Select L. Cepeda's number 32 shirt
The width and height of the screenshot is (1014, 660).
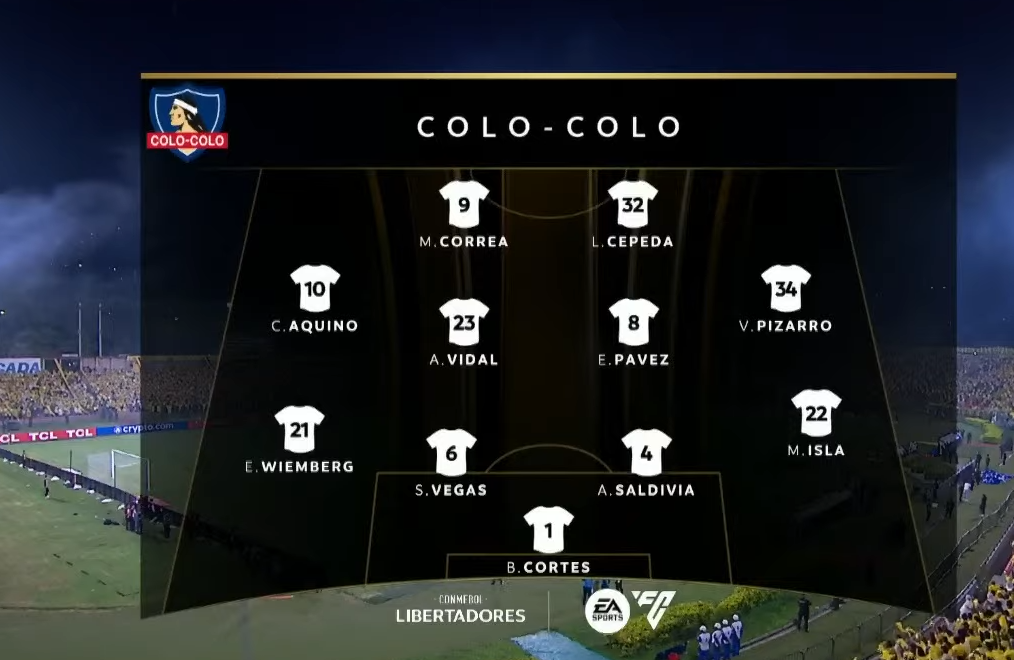(x=633, y=205)
